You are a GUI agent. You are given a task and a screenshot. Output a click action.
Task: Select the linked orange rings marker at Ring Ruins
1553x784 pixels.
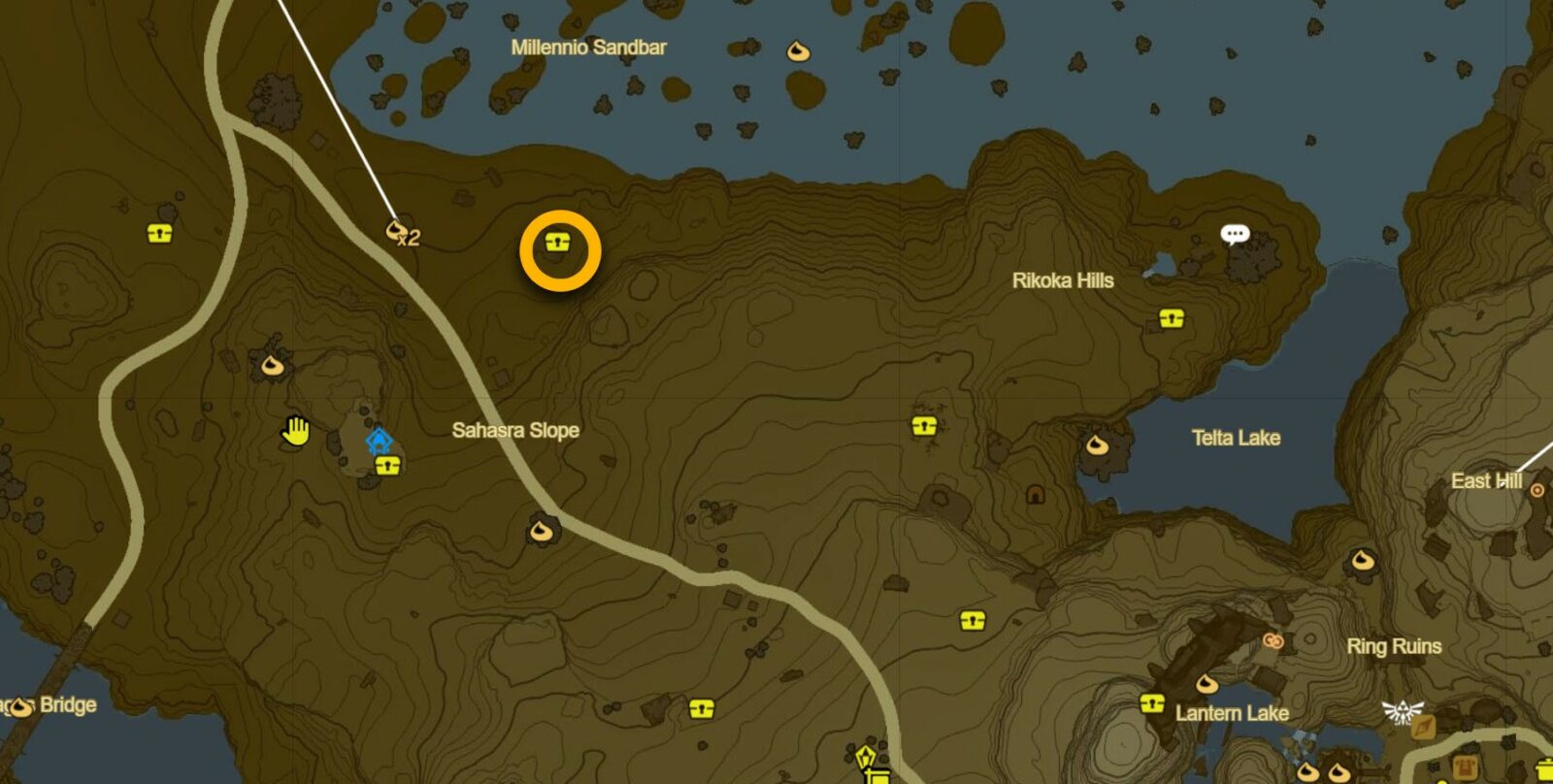(1273, 641)
